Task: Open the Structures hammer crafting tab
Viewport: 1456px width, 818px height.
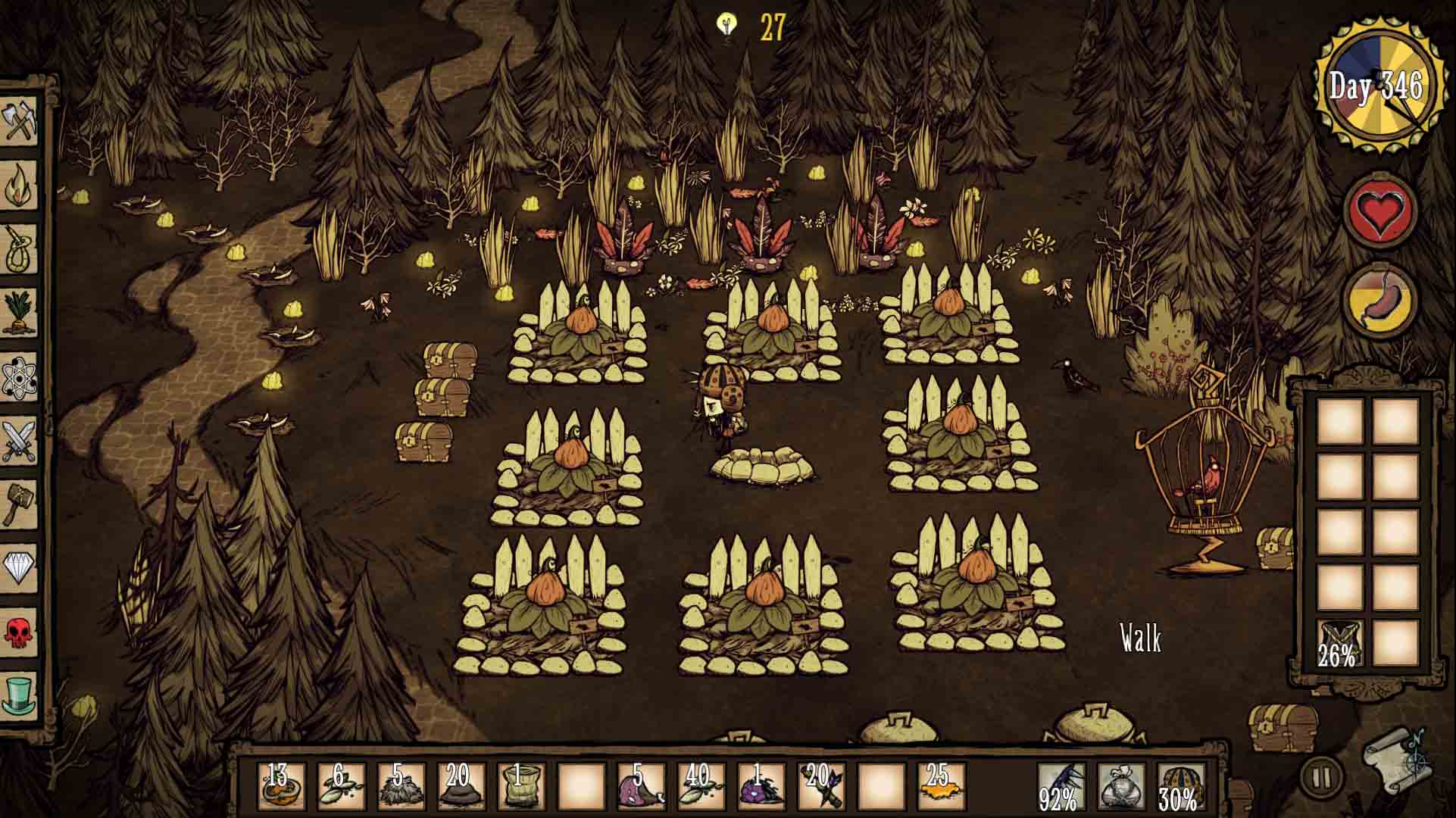Action: tap(20, 504)
